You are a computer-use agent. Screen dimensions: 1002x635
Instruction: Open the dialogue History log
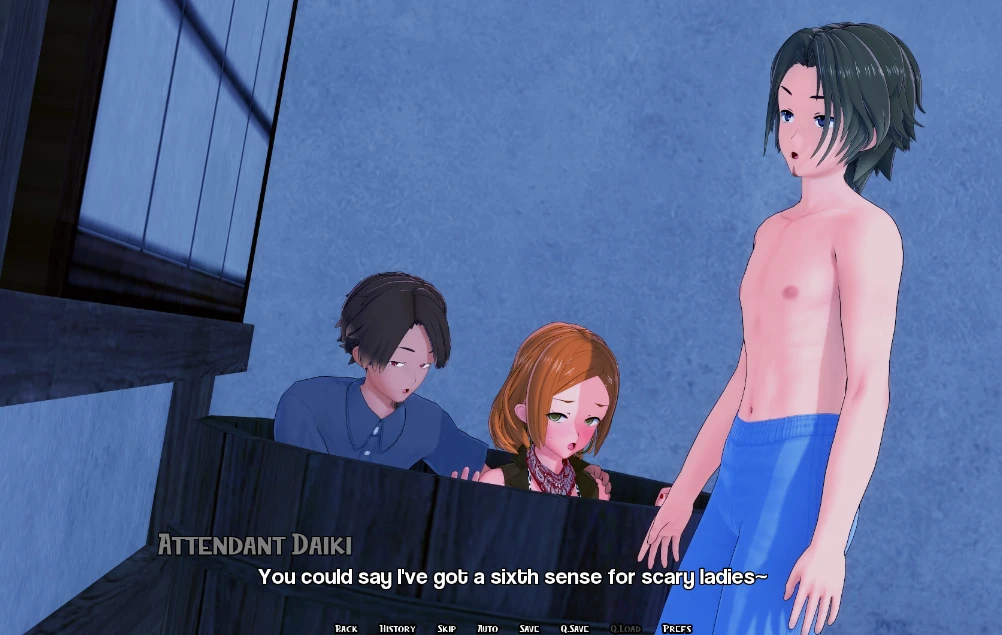[x=397, y=628]
